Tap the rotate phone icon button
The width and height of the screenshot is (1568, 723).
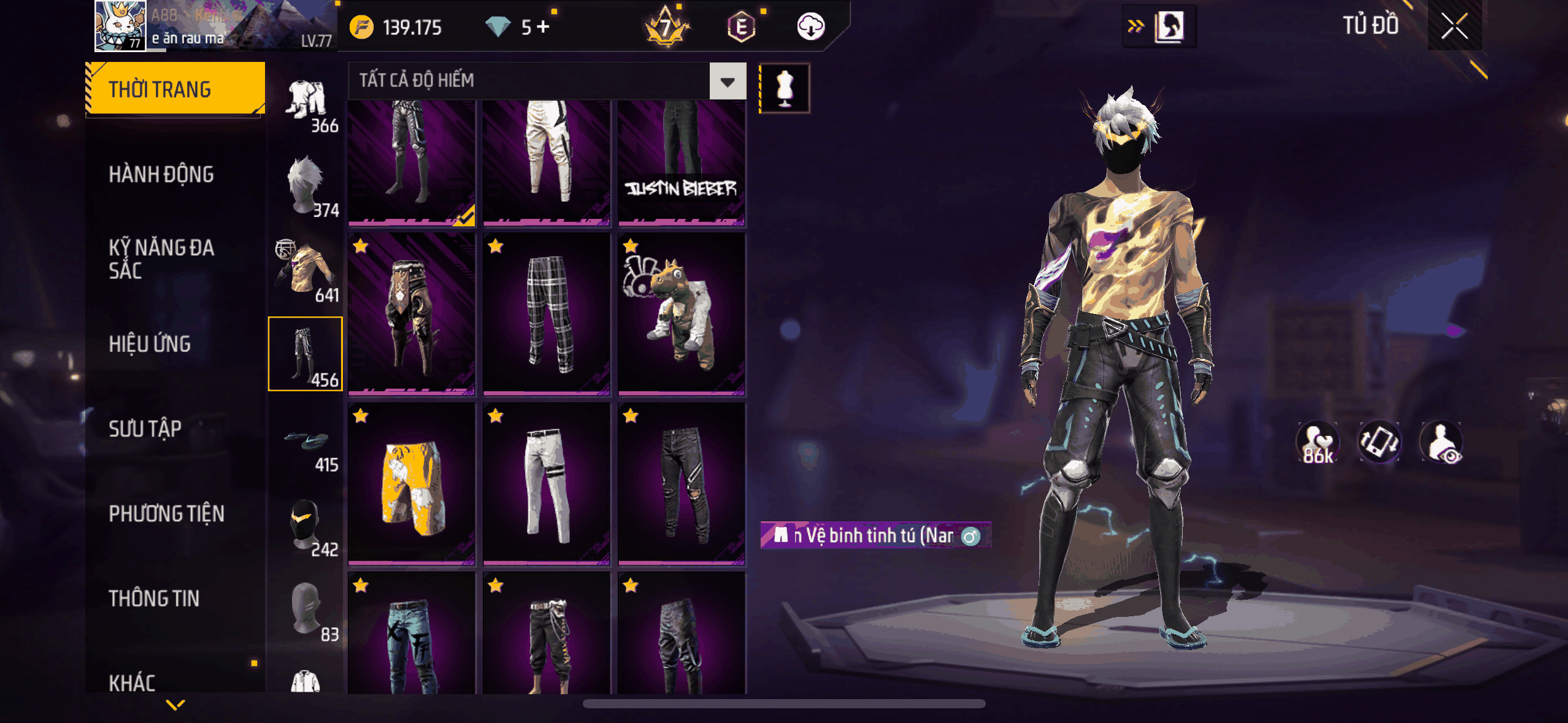(1379, 442)
